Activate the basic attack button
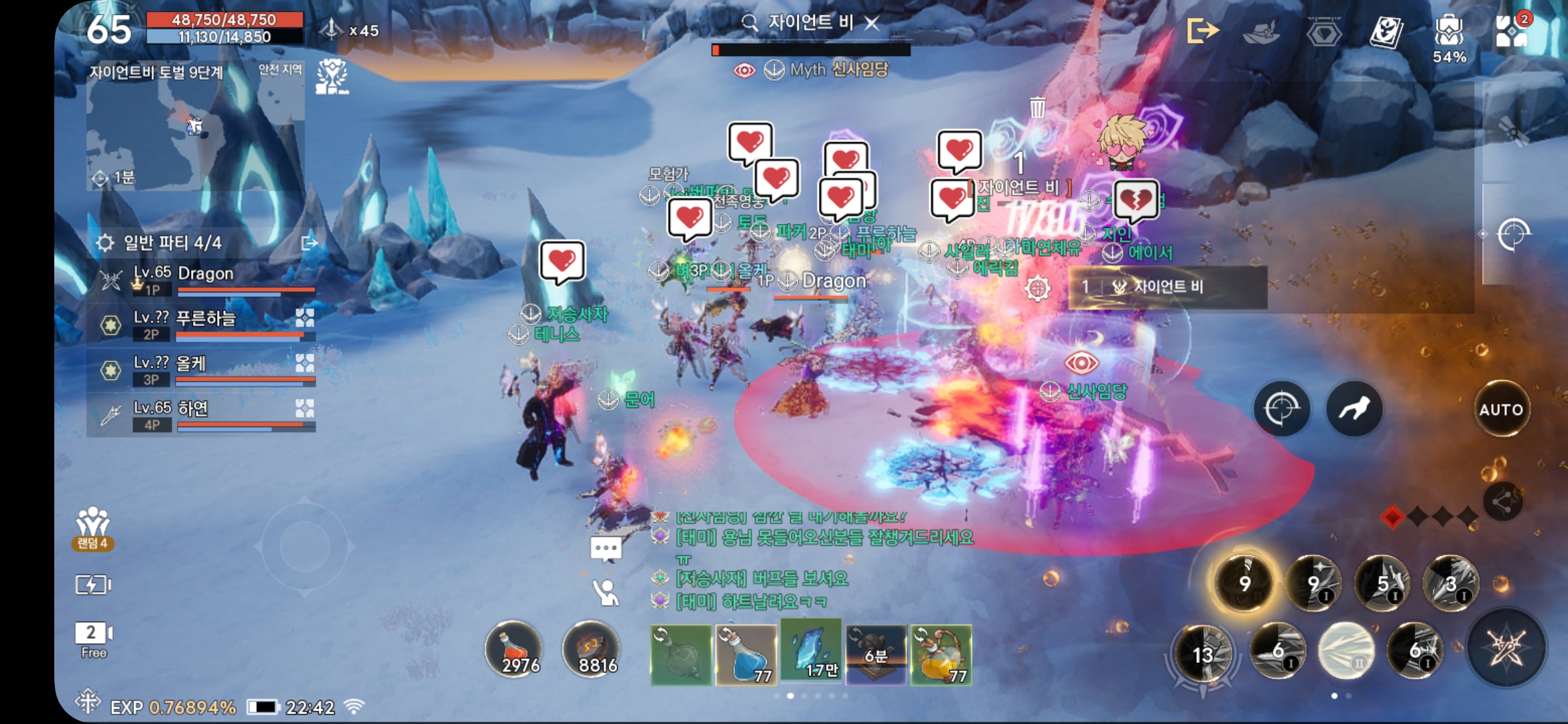Image resolution: width=1568 pixels, height=724 pixels. tap(1506, 648)
